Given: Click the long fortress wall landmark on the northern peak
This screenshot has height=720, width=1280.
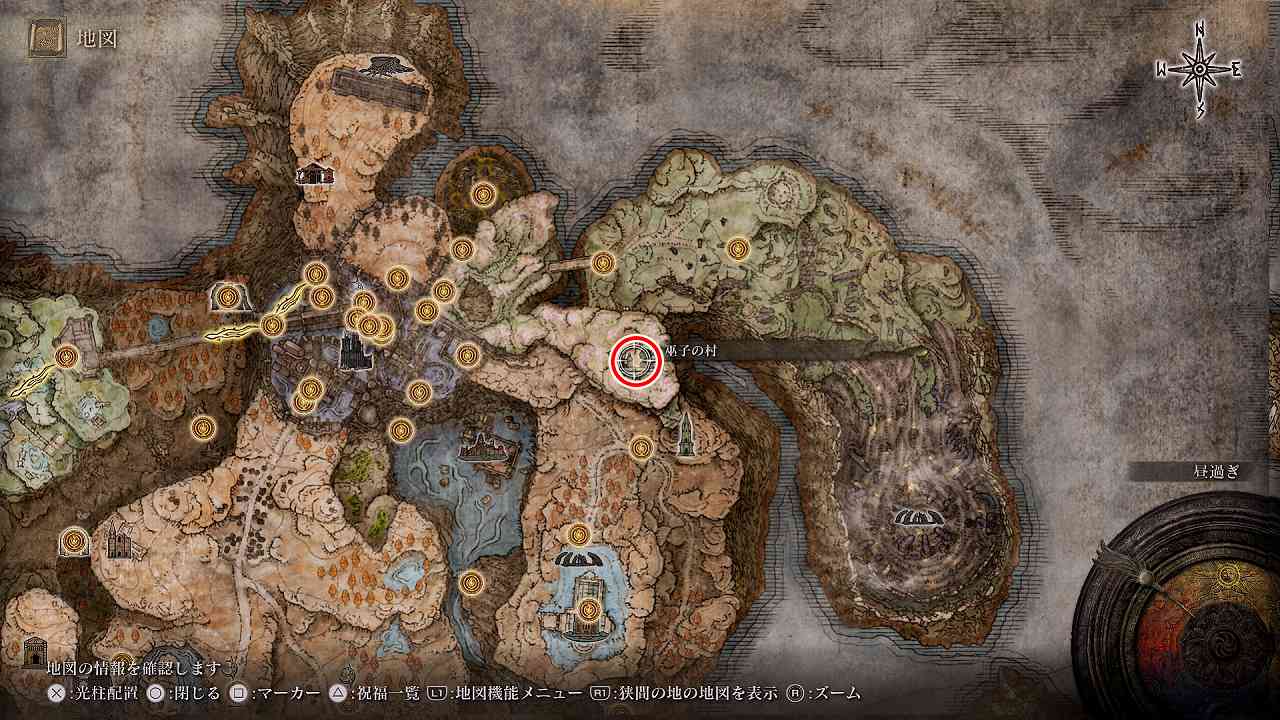Looking at the screenshot, I should pyautogui.click(x=377, y=88).
